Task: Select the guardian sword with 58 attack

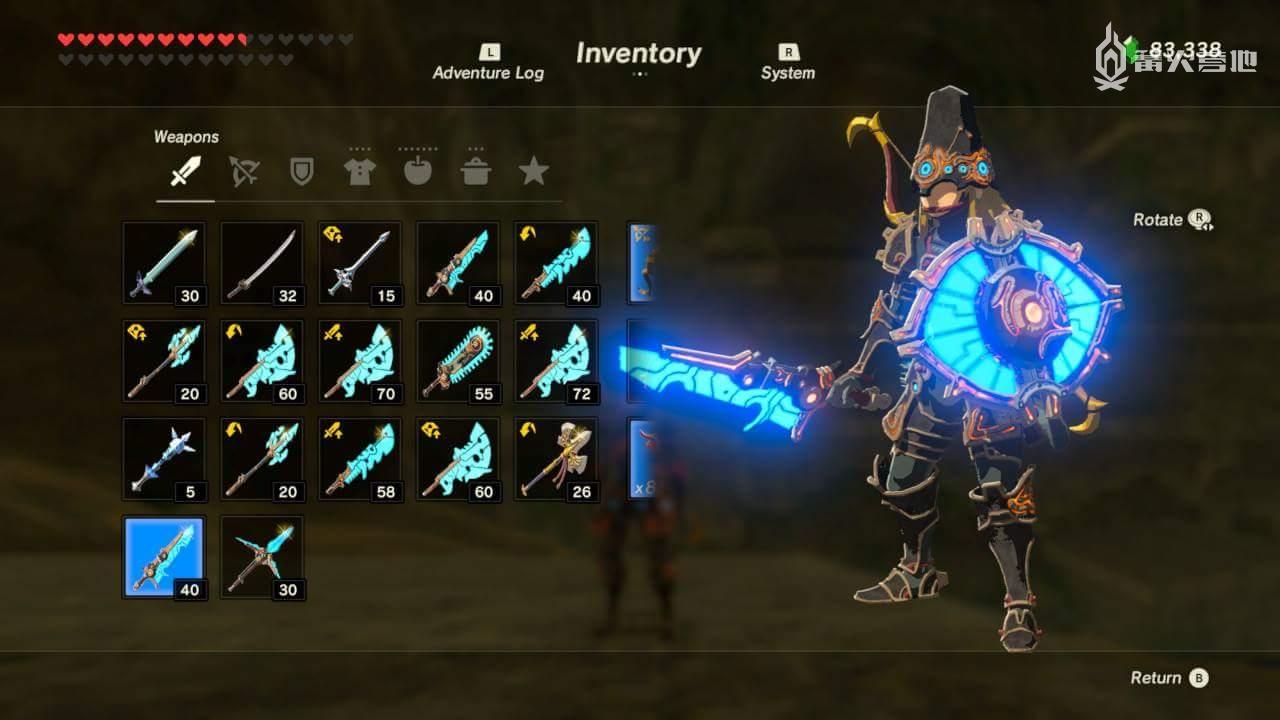Action: pyautogui.click(x=360, y=459)
